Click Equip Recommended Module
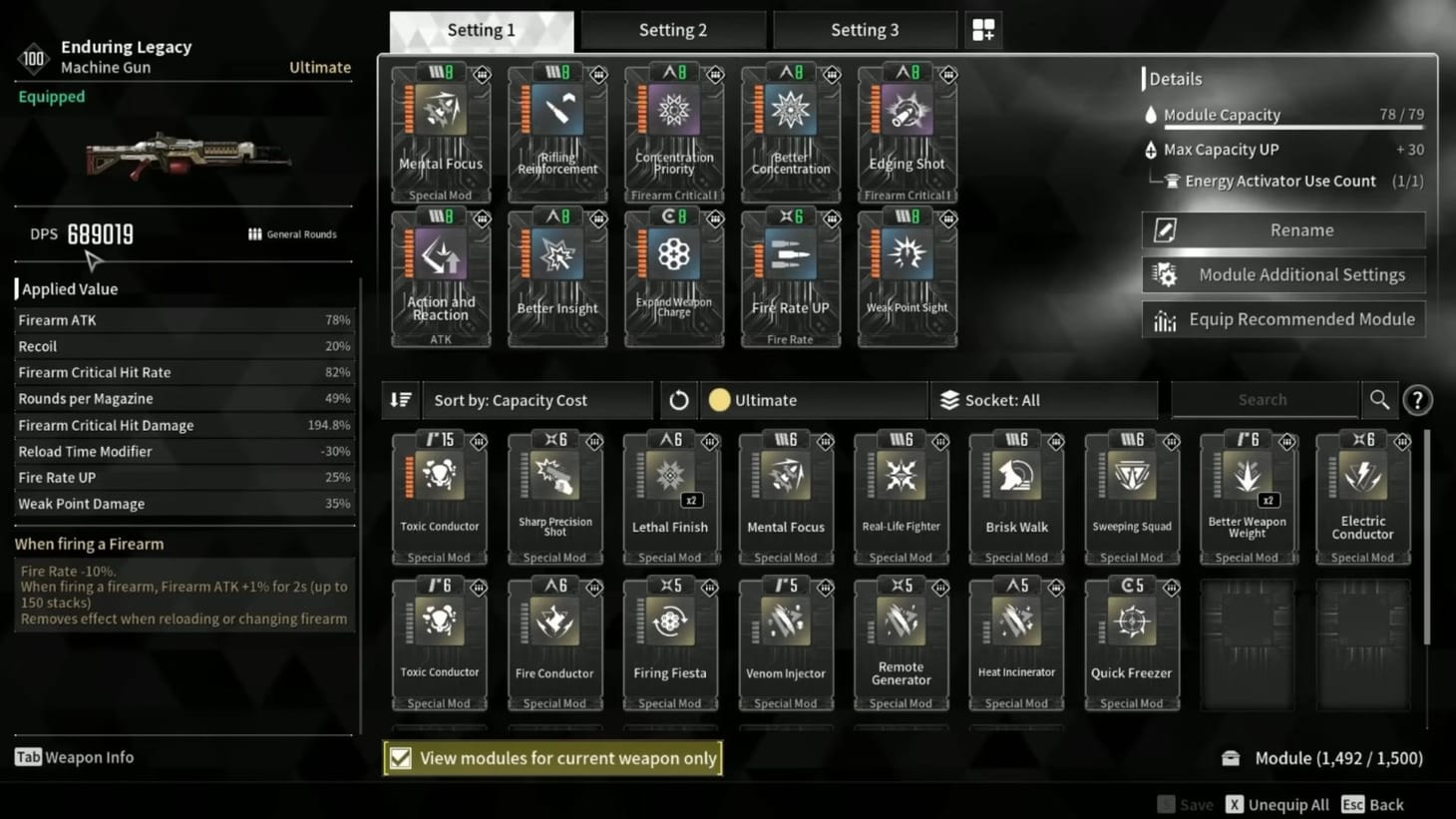 click(x=1283, y=319)
